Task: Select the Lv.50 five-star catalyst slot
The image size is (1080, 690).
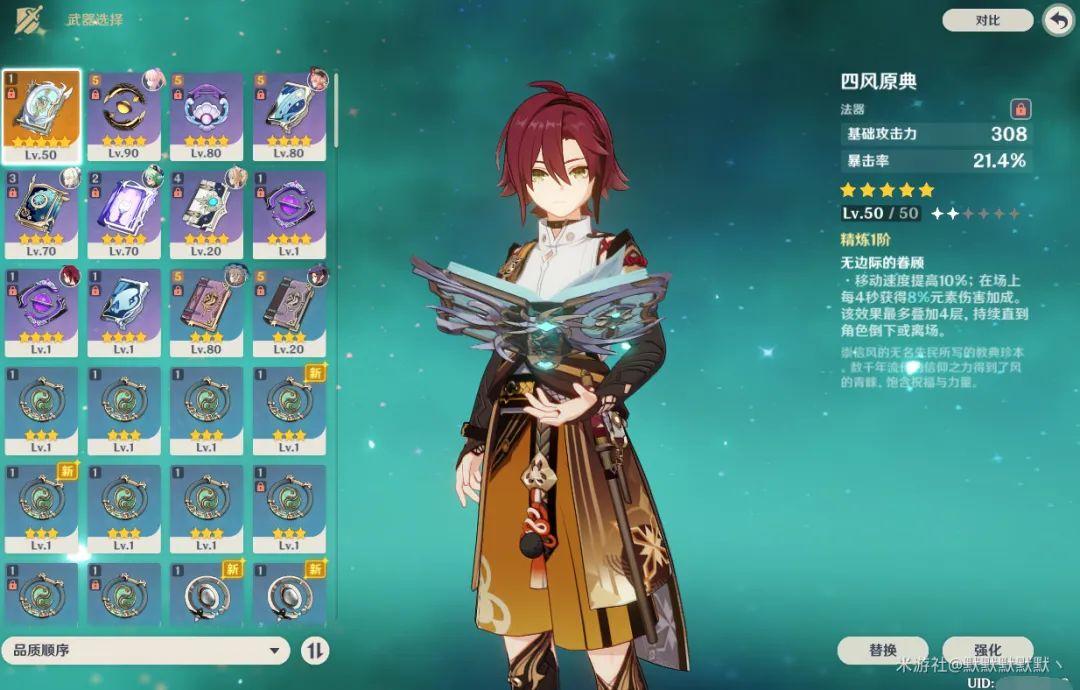Action: point(41,115)
